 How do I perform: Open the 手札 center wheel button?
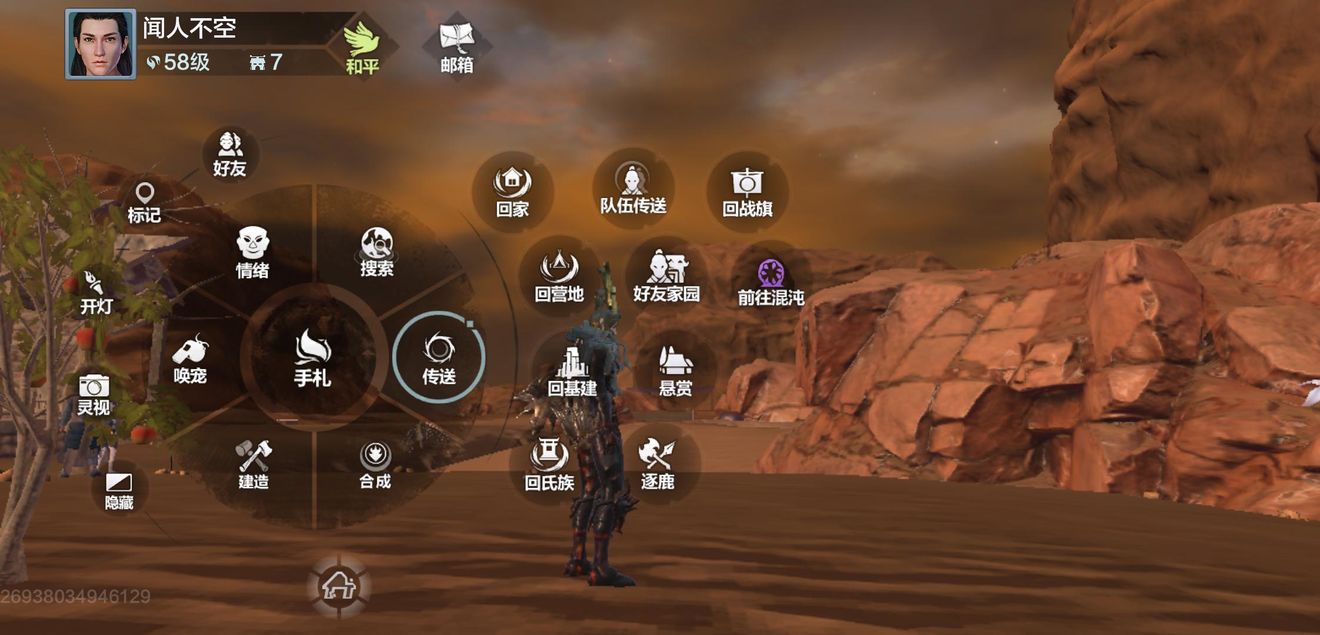click(313, 358)
